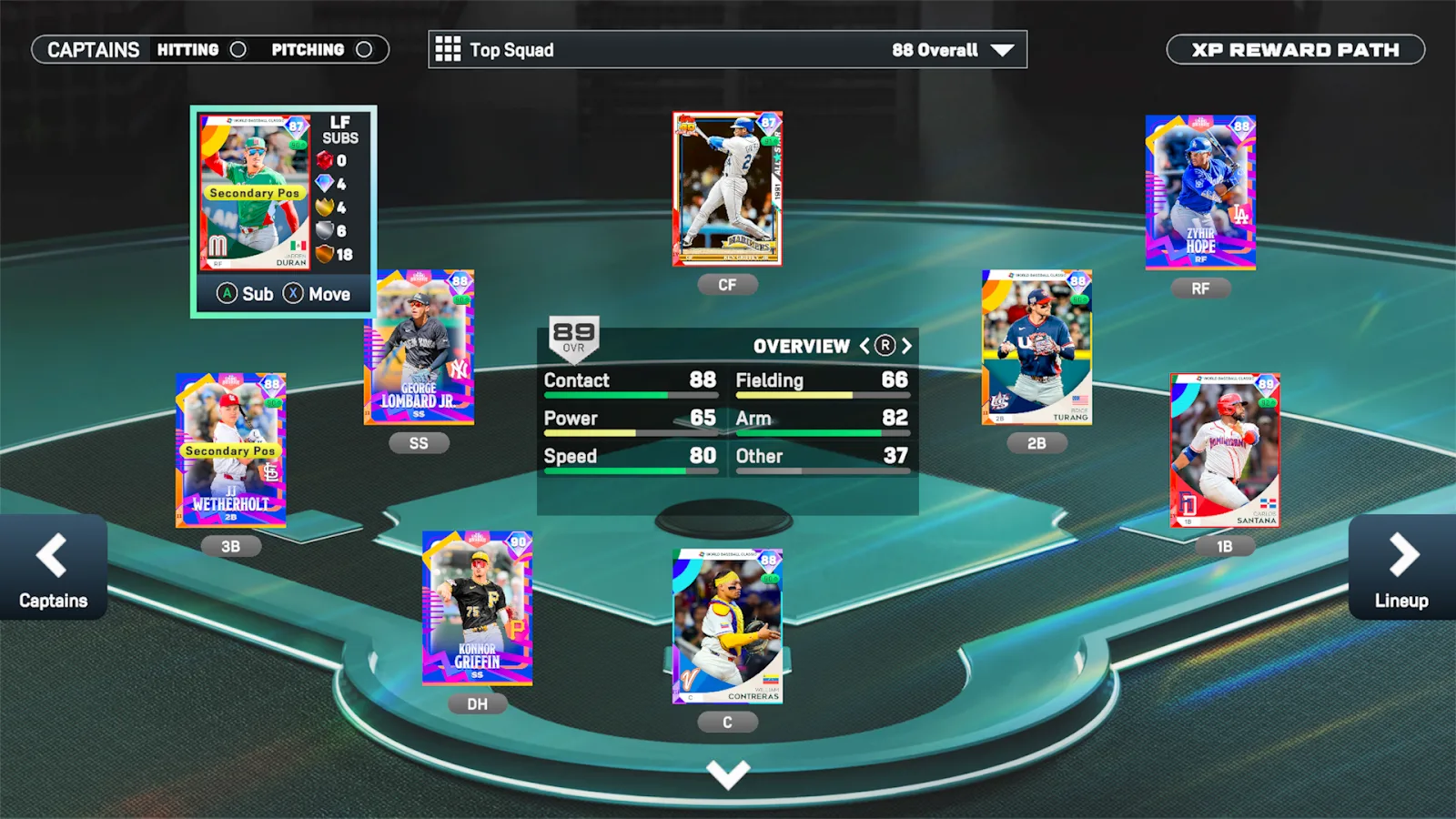Open the XP Reward Path

(x=1295, y=50)
